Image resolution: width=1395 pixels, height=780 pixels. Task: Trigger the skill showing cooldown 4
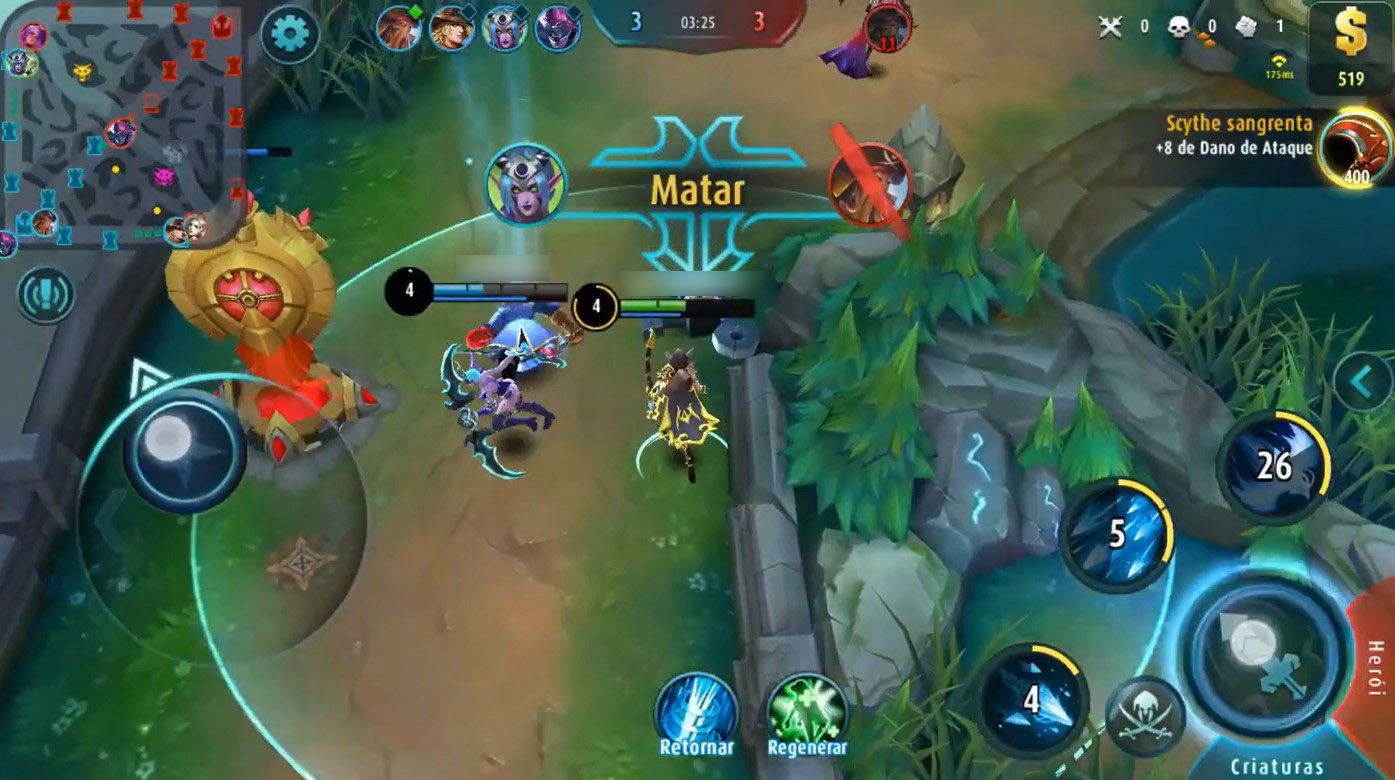1032,699
